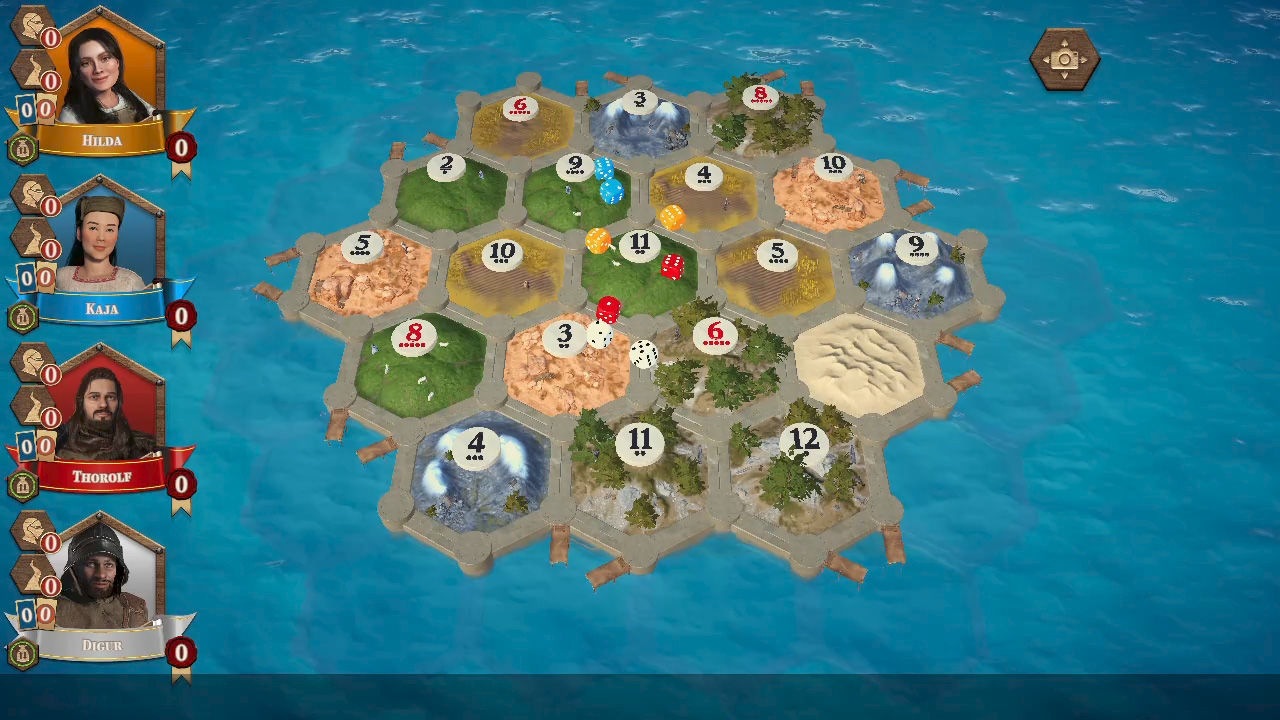Select Hilda's player portrait
1280x720 pixels.
[x=100, y=70]
